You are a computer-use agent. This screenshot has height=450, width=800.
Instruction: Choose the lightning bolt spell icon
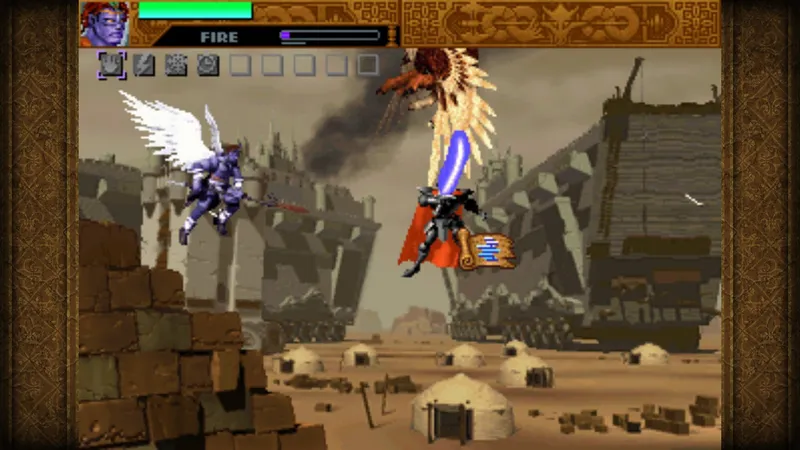[x=144, y=65]
